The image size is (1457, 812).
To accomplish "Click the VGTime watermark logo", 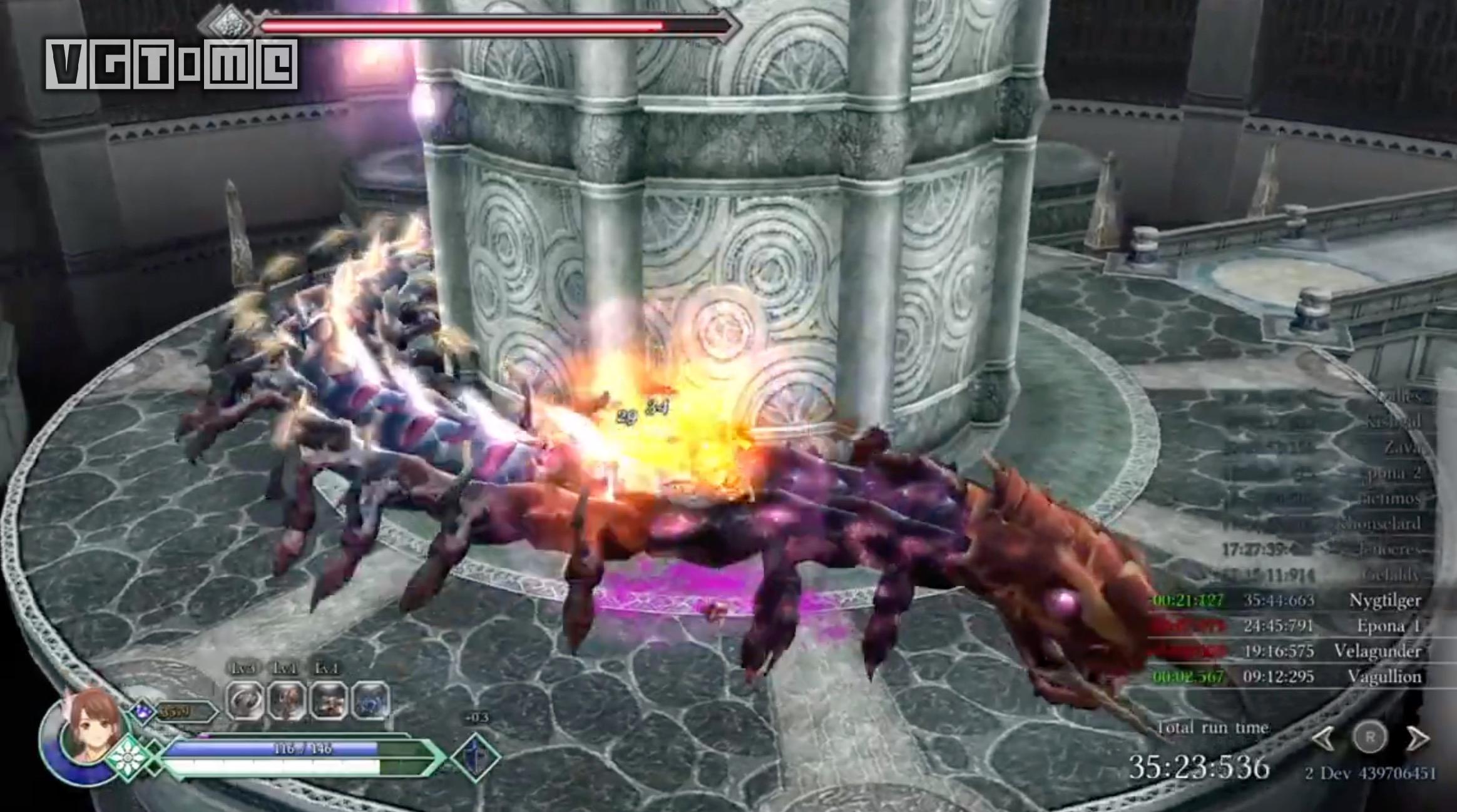I will pos(171,64).
